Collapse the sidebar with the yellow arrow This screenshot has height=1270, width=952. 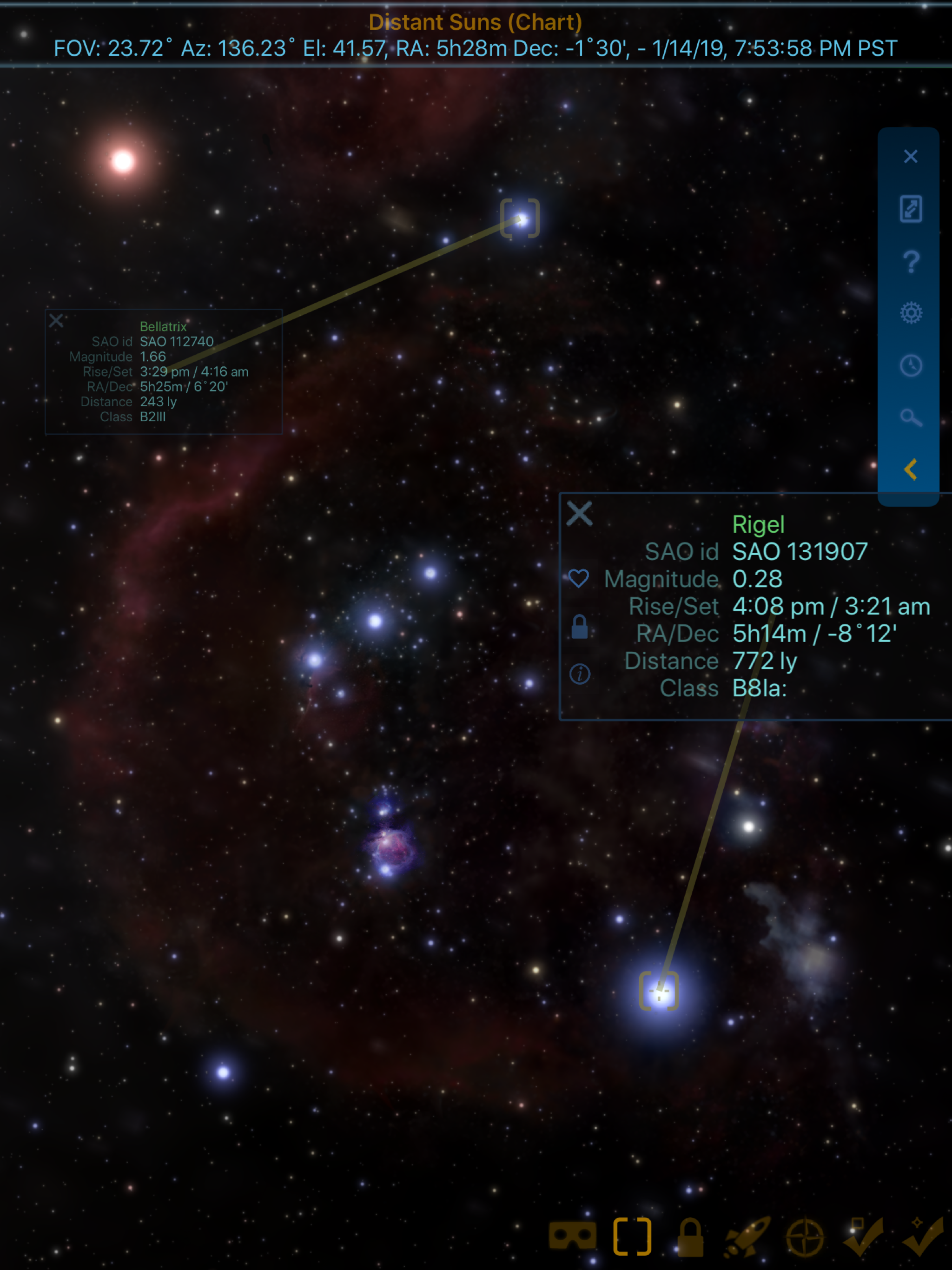(x=911, y=470)
